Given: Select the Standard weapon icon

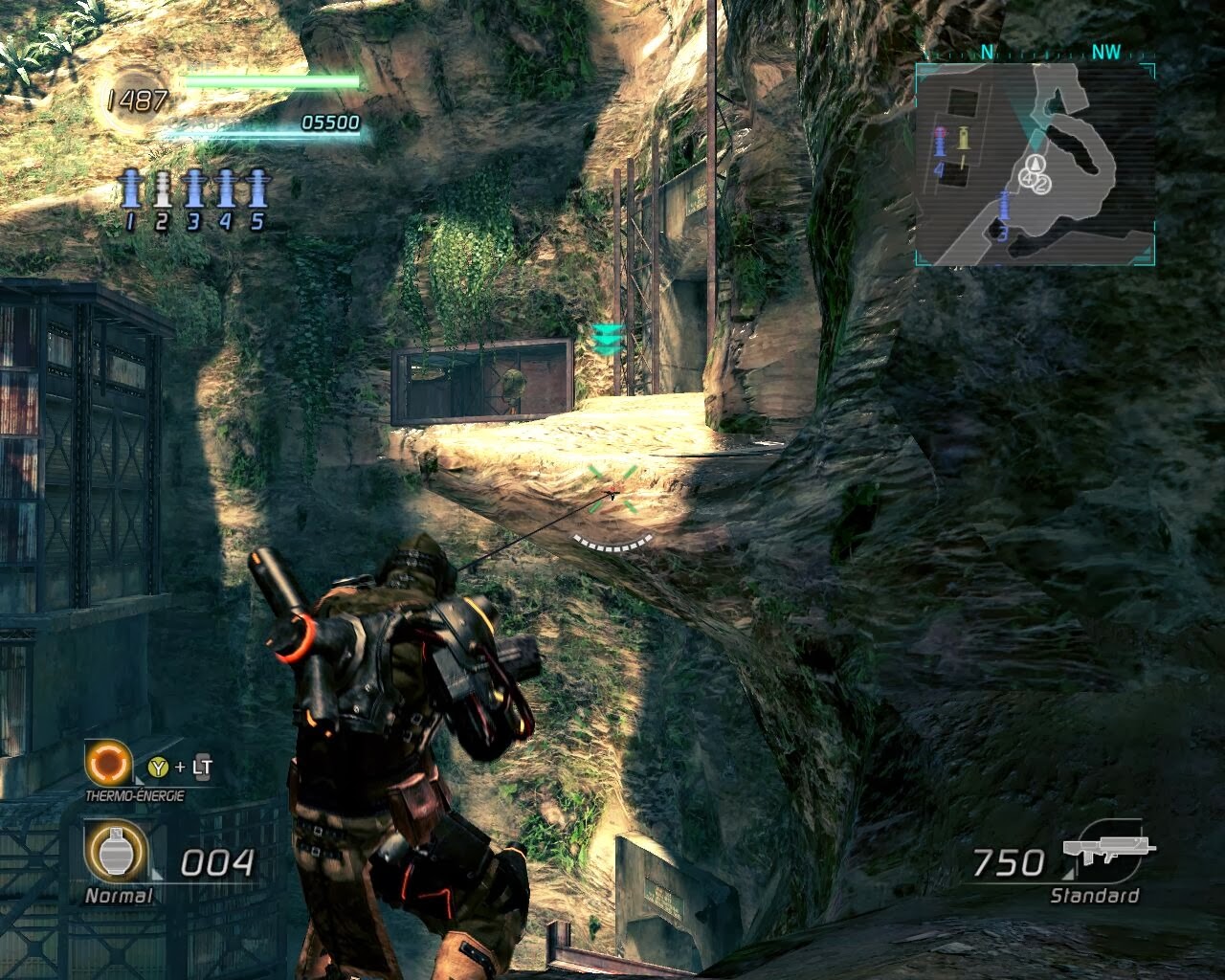Looking at the screenshot, I should coord(1109,851).
